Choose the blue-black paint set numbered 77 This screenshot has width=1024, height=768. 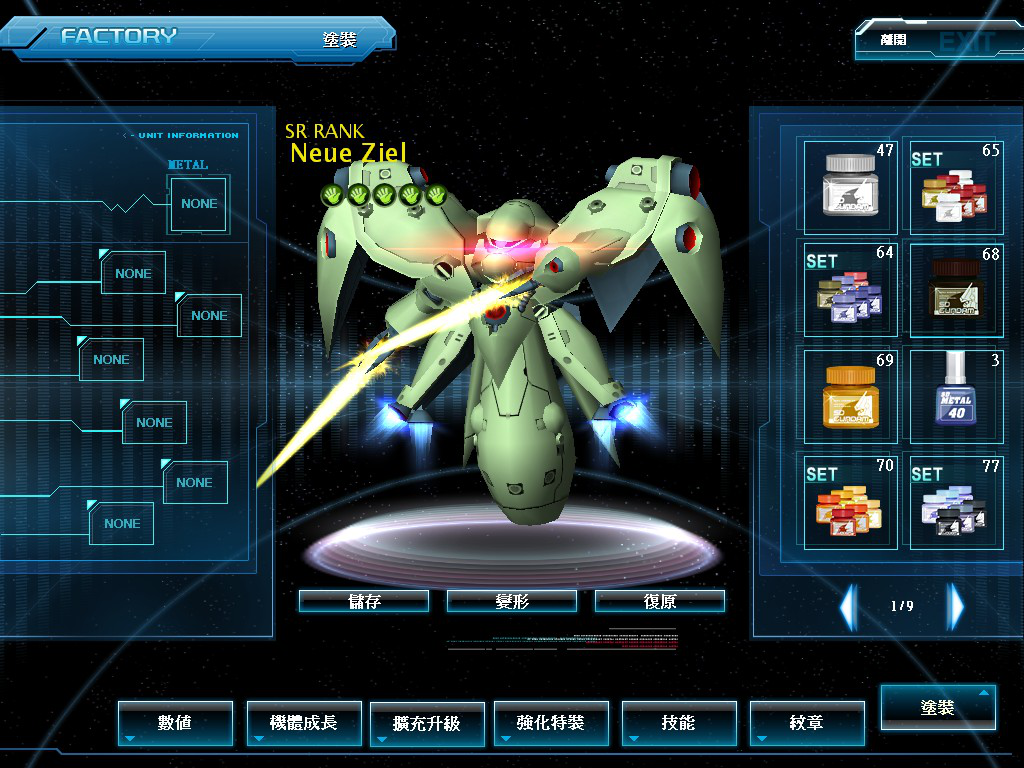[954, 500]
